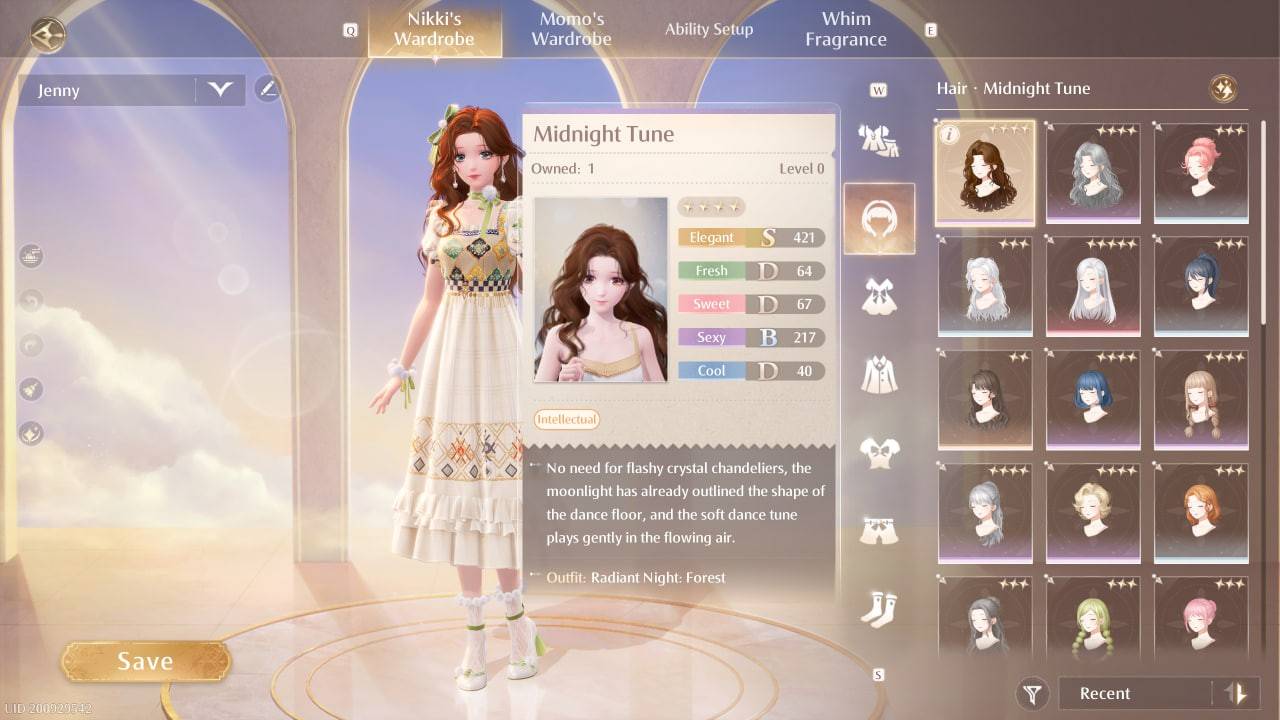The width and height of the screenshot is (1280, 720).
Task: Open the Dress category icon
Action: [x=879, y=294]
